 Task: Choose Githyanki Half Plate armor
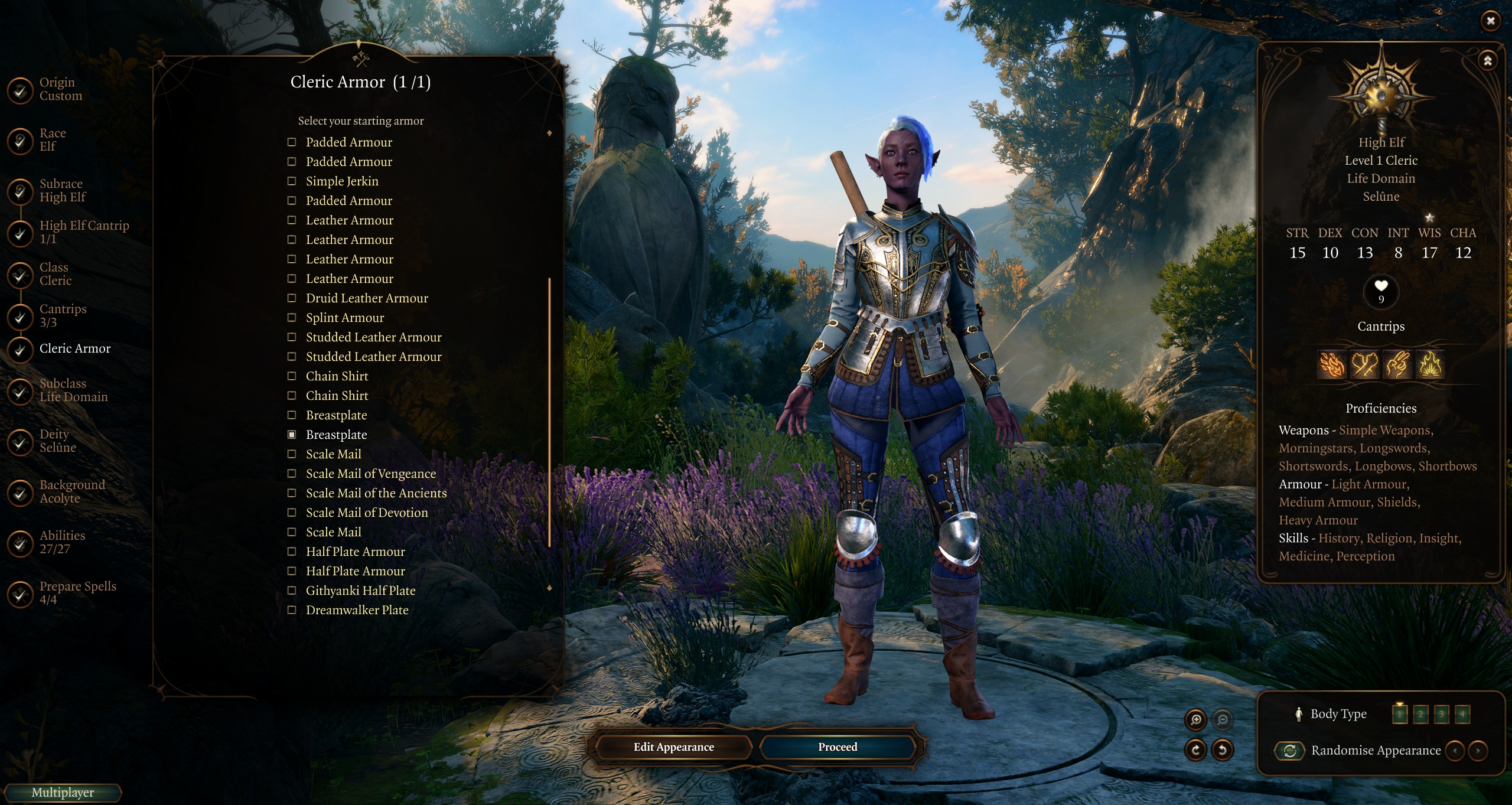click(292, 591)
